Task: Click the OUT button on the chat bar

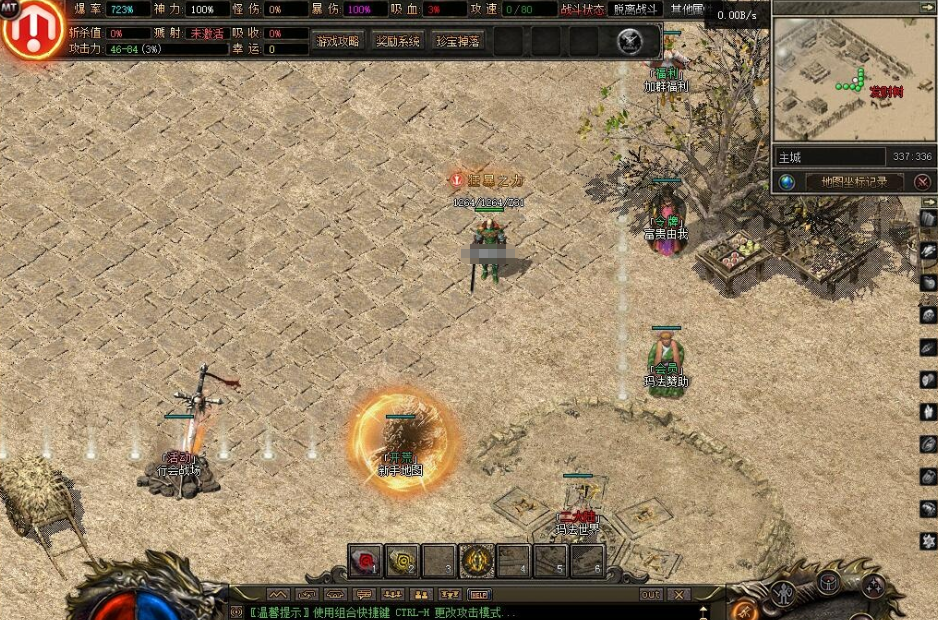Action: (651, 595)
